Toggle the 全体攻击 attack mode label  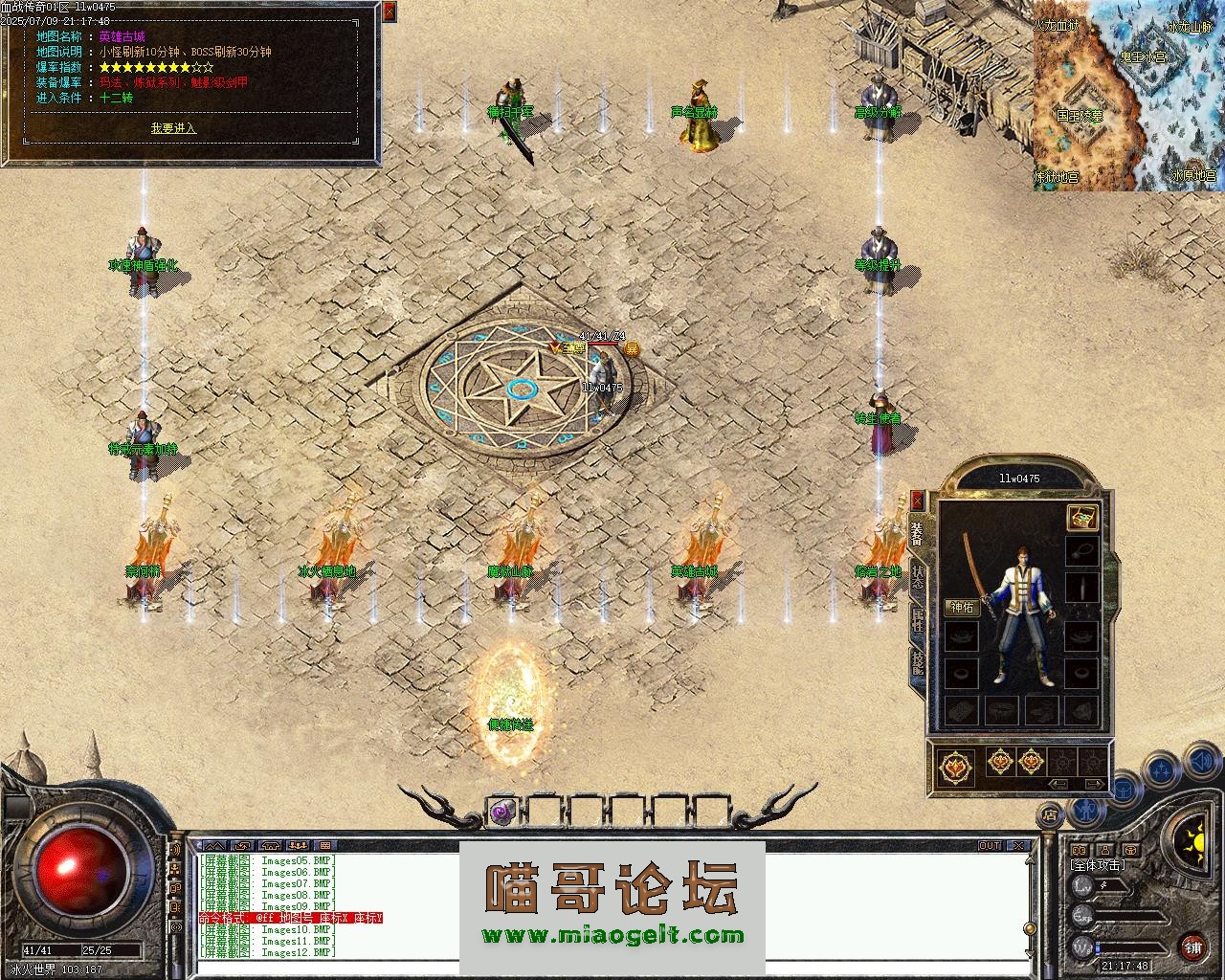pyautogui.click(x=1097, y=865)
